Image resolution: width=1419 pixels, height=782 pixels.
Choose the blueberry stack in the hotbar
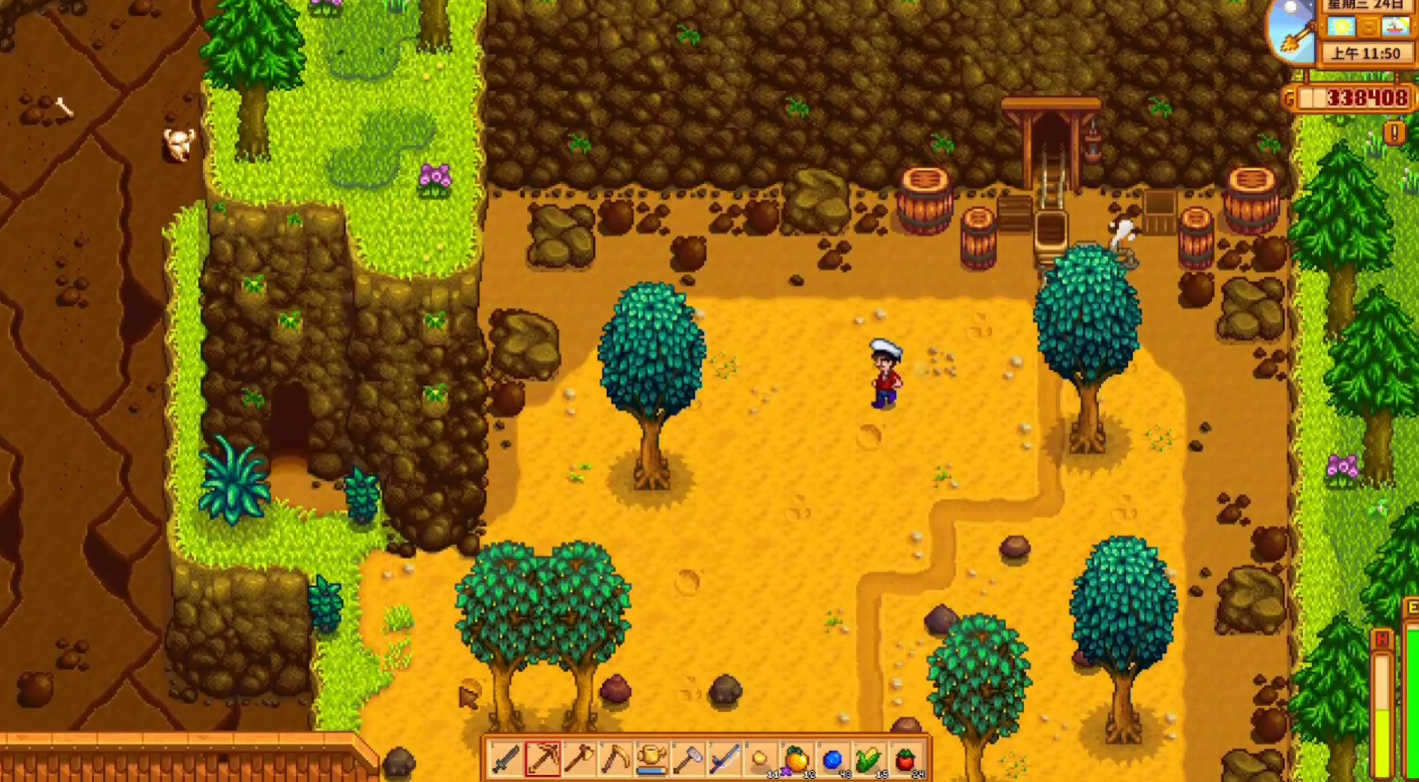tap(832, 759)
